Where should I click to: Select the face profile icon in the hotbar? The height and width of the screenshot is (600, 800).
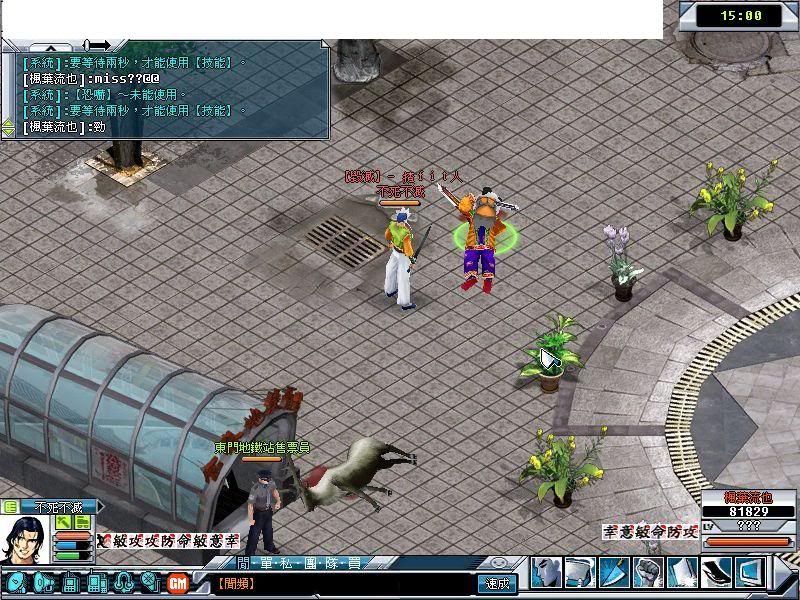[x=545, y=572]
